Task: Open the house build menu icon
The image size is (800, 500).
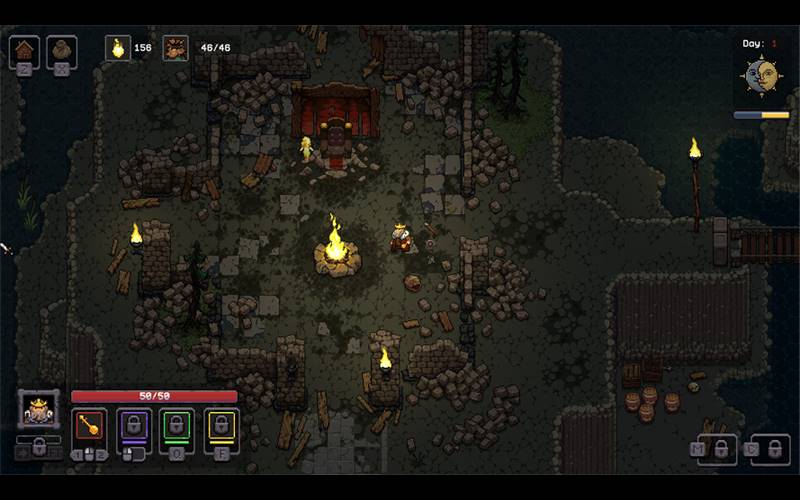Action: pos(24,50)
